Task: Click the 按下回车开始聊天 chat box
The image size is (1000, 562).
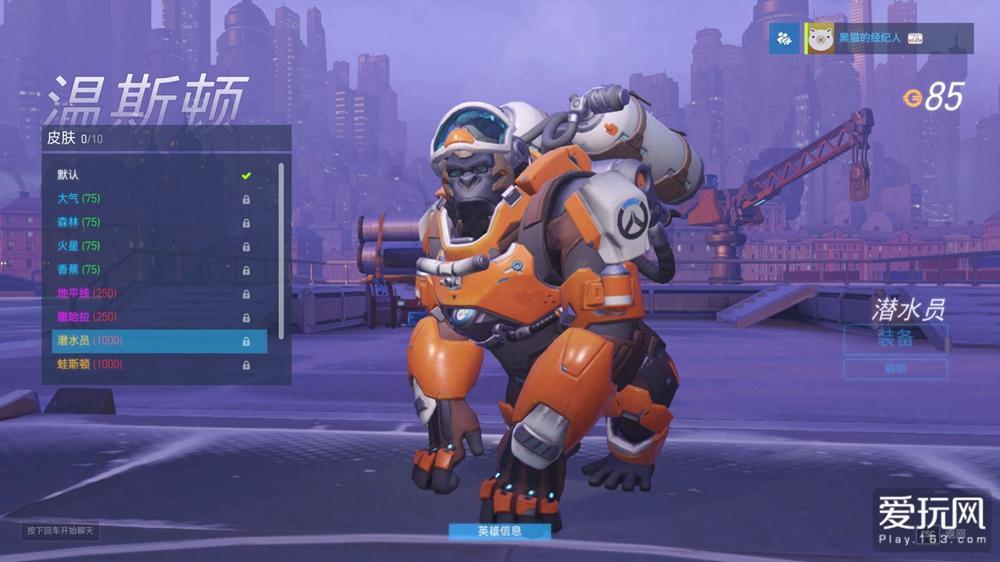Action: coord(61,530)
